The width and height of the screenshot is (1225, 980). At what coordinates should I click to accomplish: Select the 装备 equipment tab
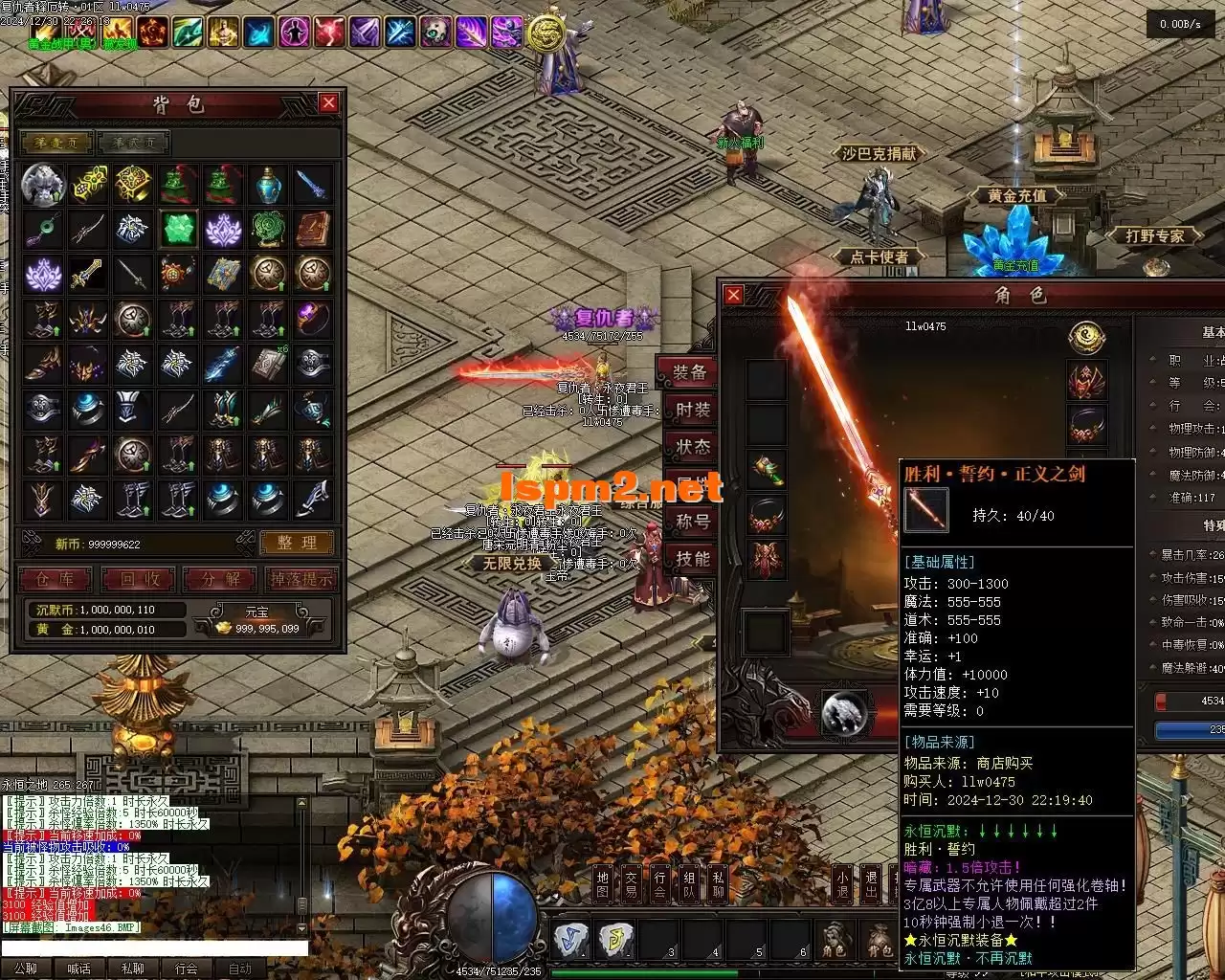(690, 372)
